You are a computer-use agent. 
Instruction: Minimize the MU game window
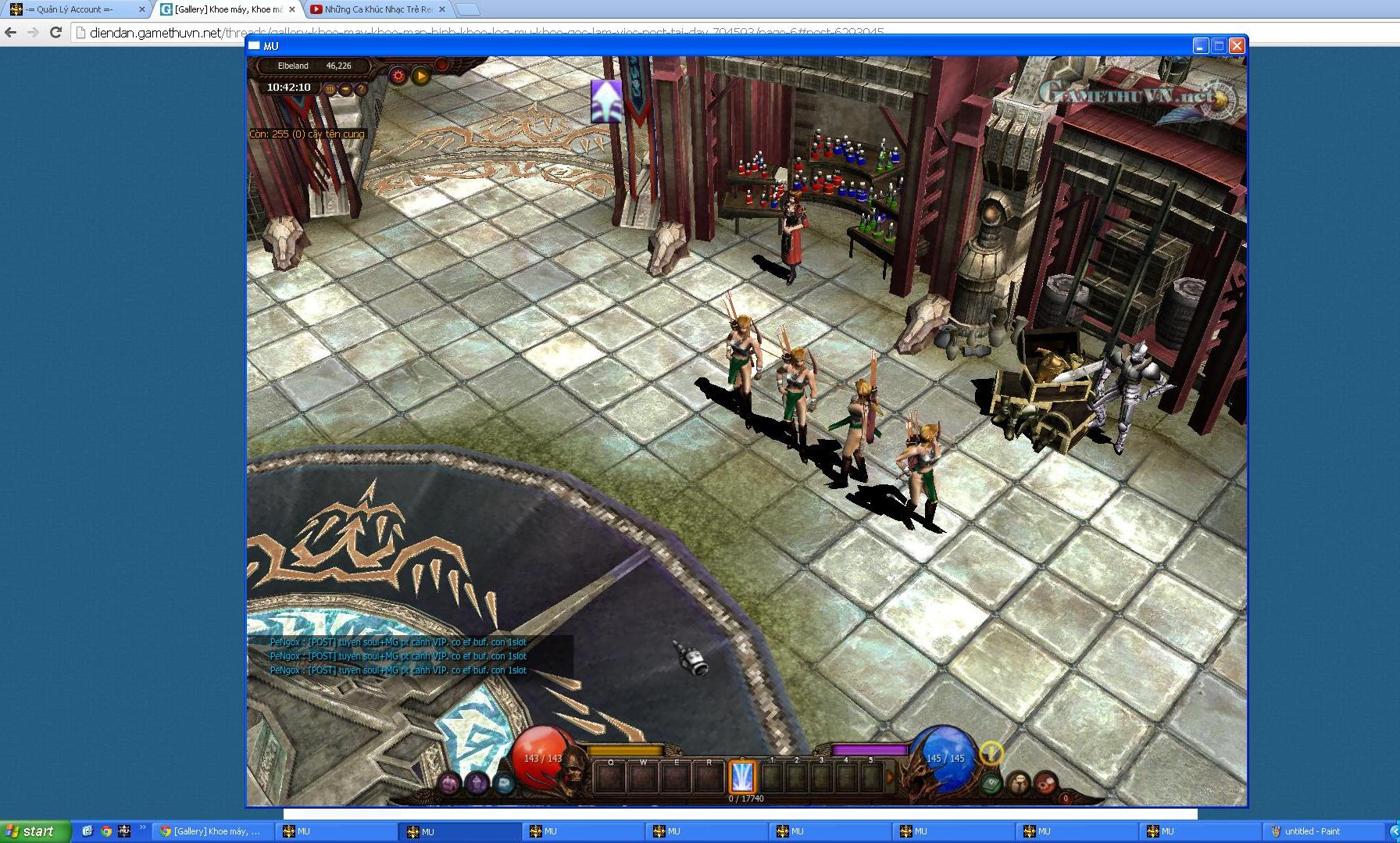point(1201,46)
